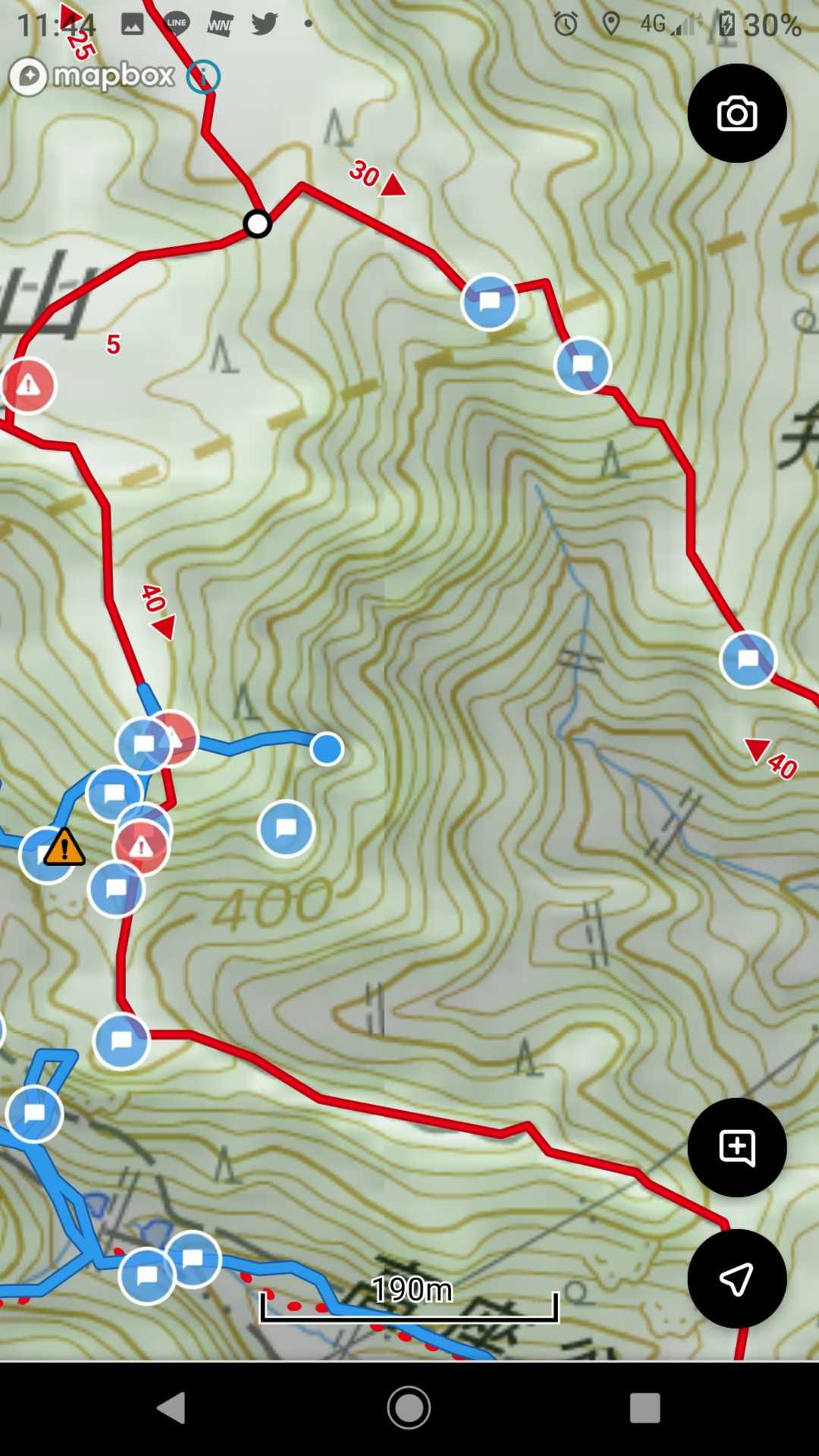This screenshot has width=819, height=1456.
Task: Select the solid blue dot ending the blue track
Action: click(x=327, y=749)
